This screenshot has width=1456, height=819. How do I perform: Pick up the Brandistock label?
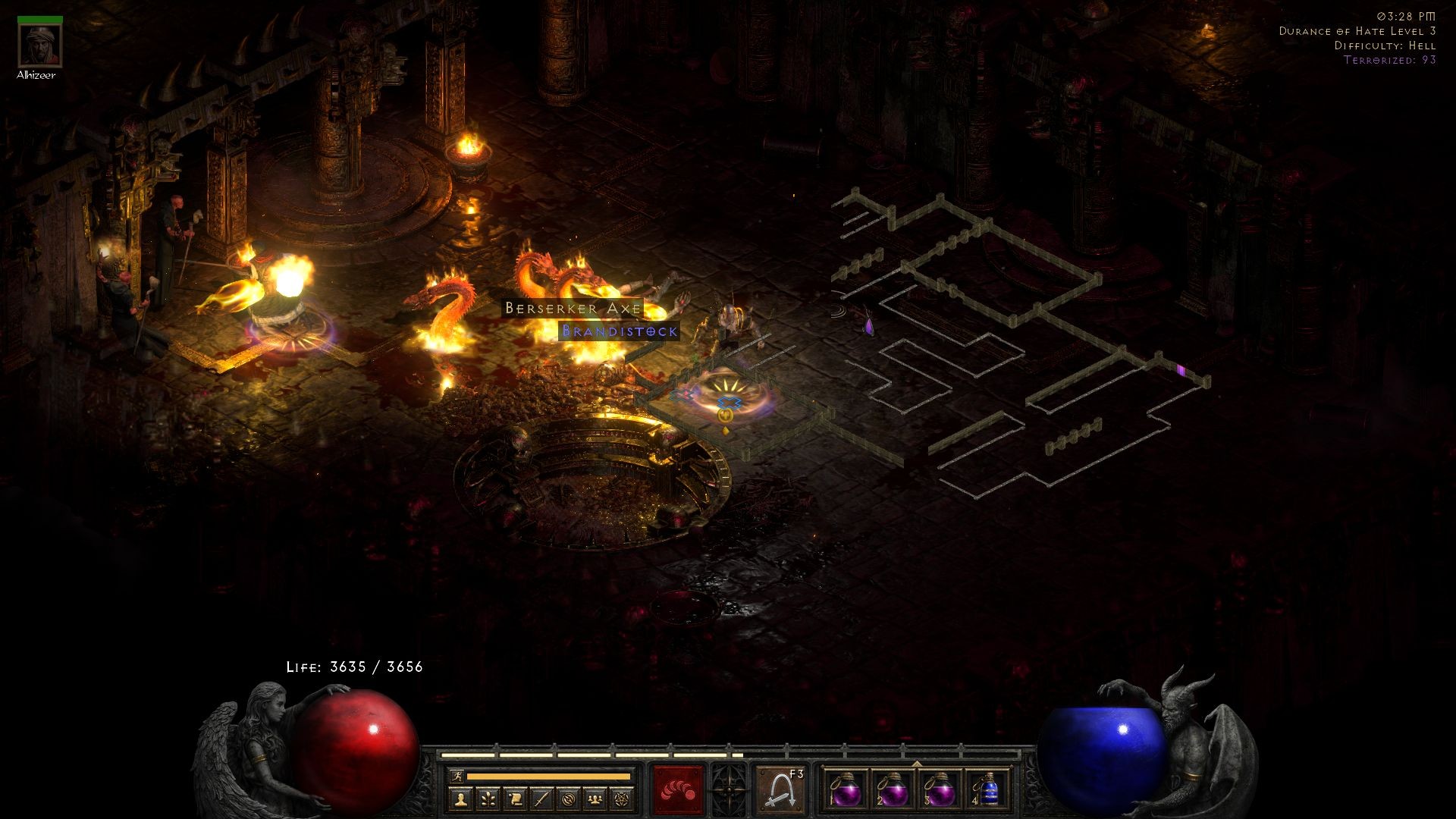pyautogui.click(x=620, y=331)
